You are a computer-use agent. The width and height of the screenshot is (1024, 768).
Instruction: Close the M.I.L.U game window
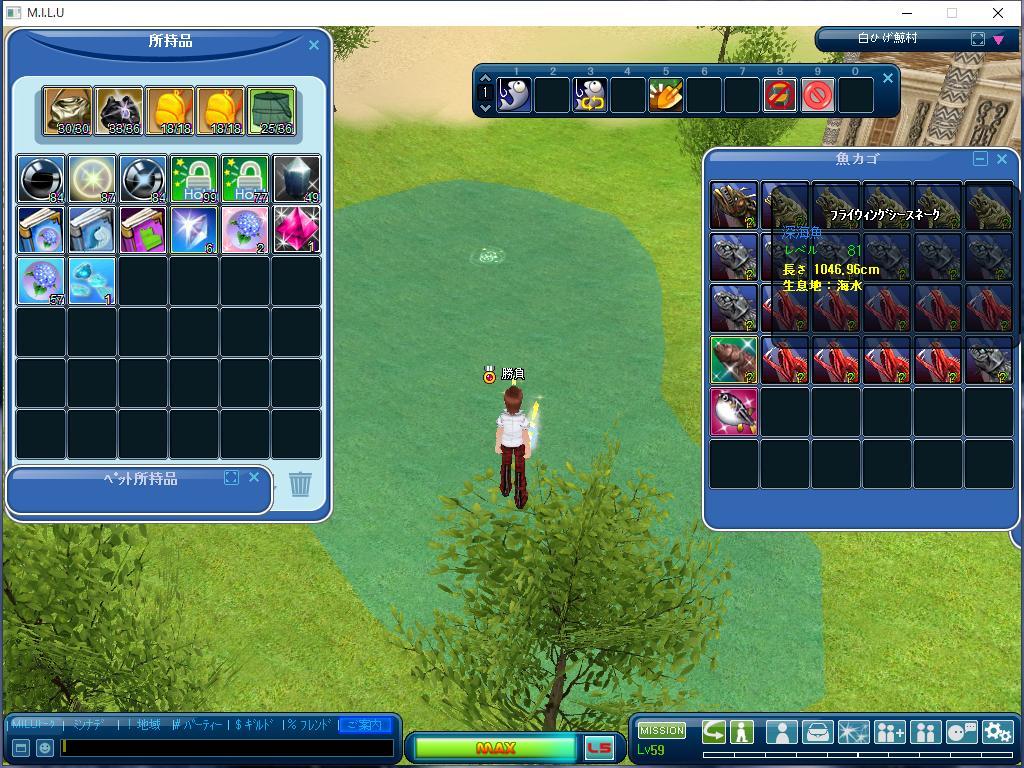(x=997, y=13)
